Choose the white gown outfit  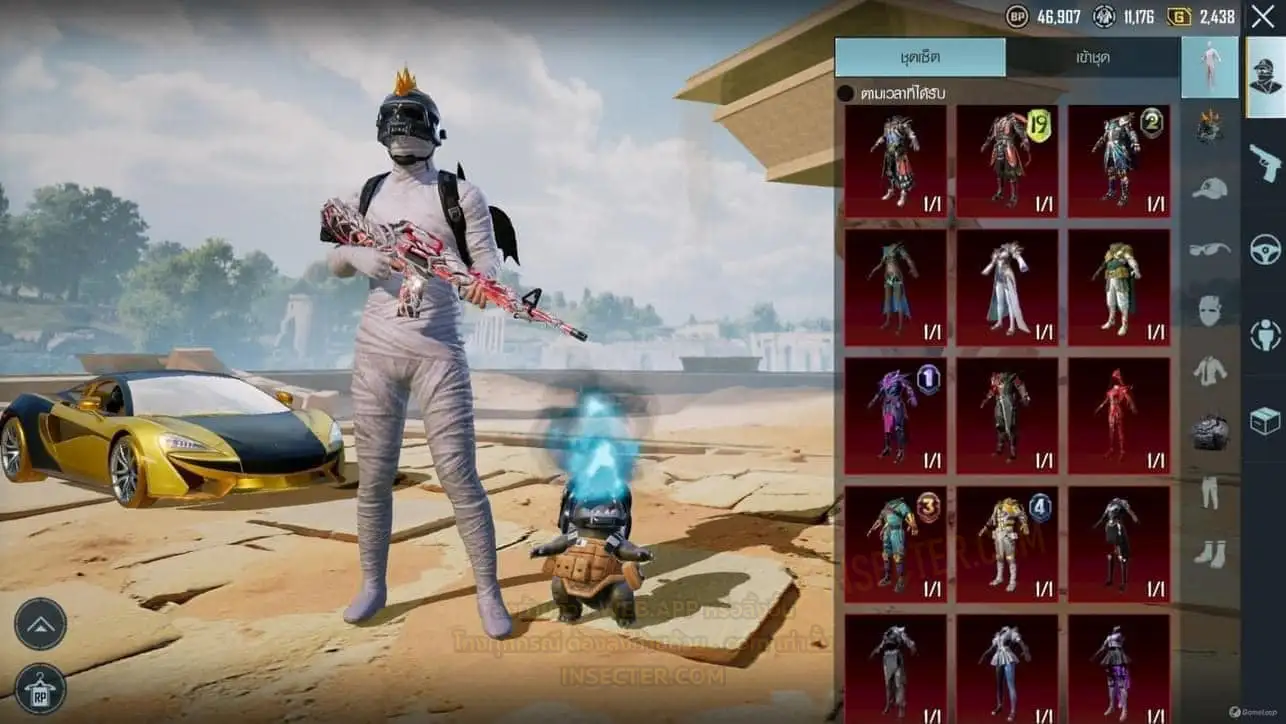pyautogui.click(x=1007, y=289)
